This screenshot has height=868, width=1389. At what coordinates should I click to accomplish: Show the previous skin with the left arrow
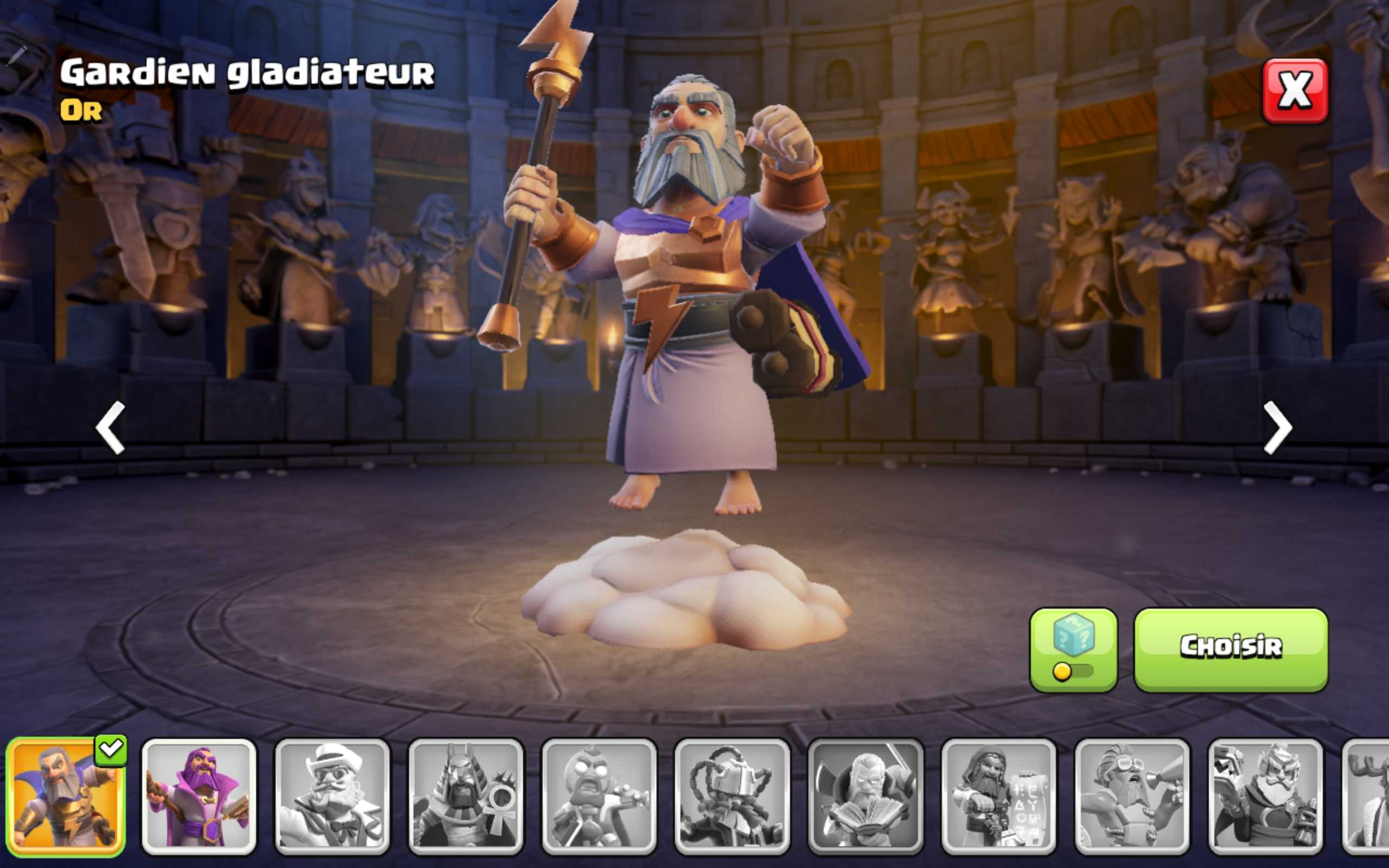pyautogui.click(x=110, y=427)
